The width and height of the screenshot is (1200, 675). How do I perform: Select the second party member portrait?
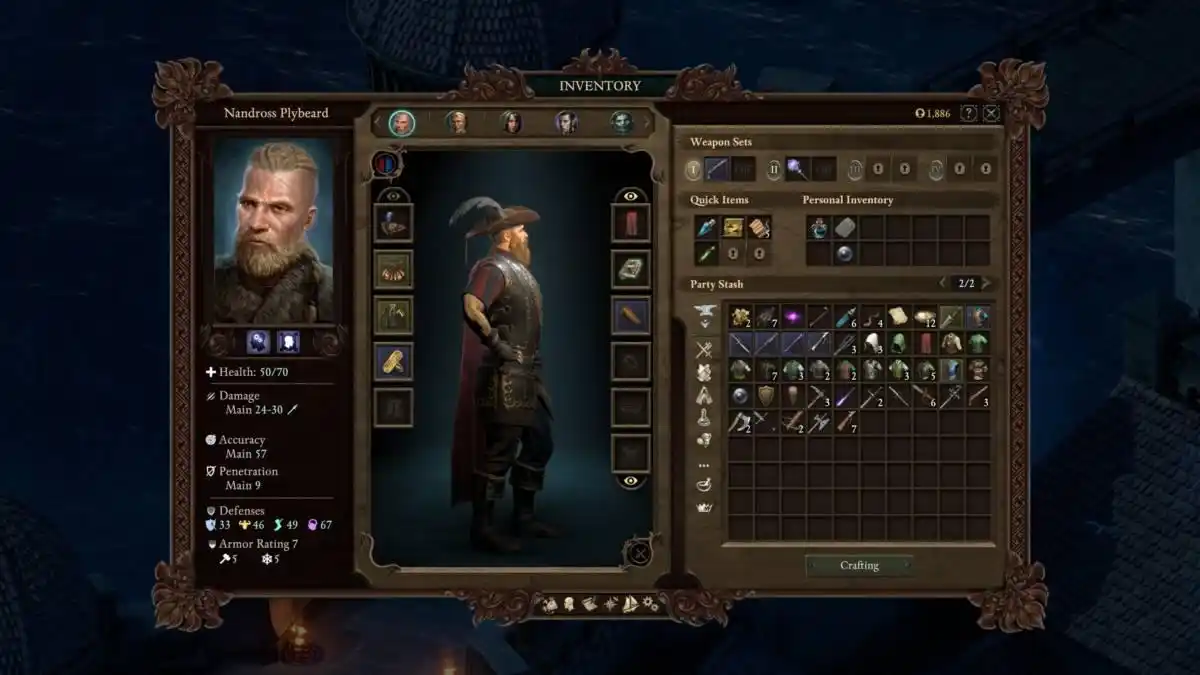(457, 122)
